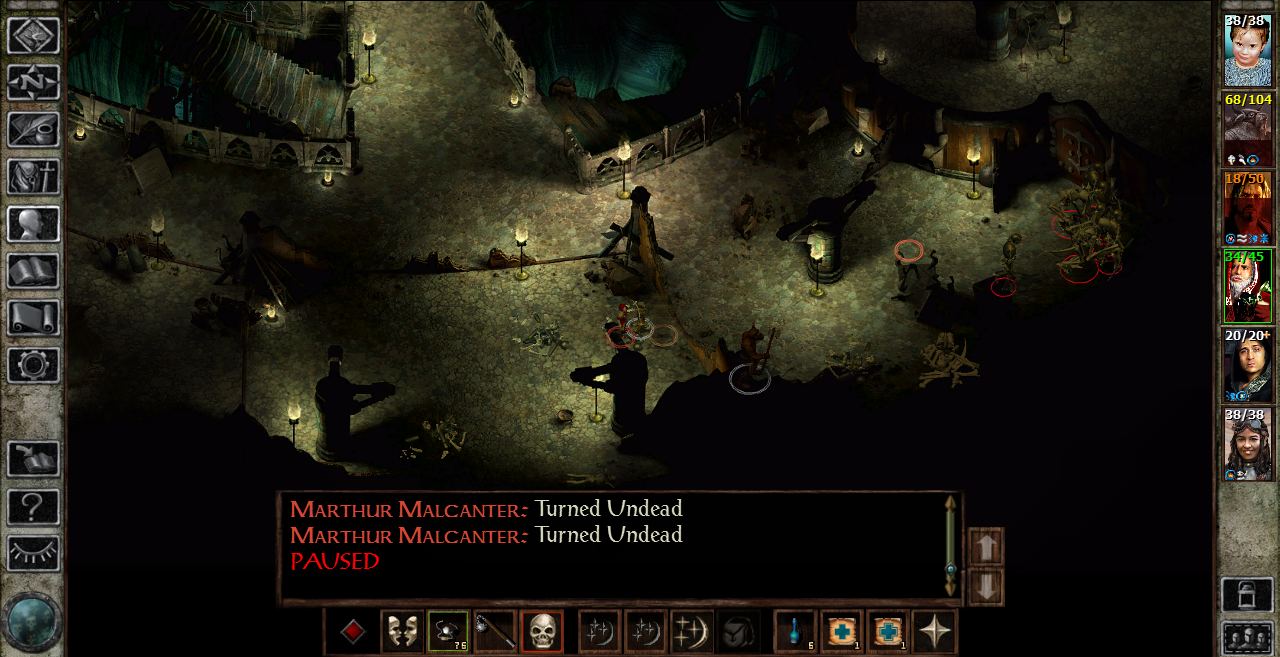This screenshot has width=1280, height=657.
Task: Open special abilities with the four-point star
Action: (x=934, y=632)
